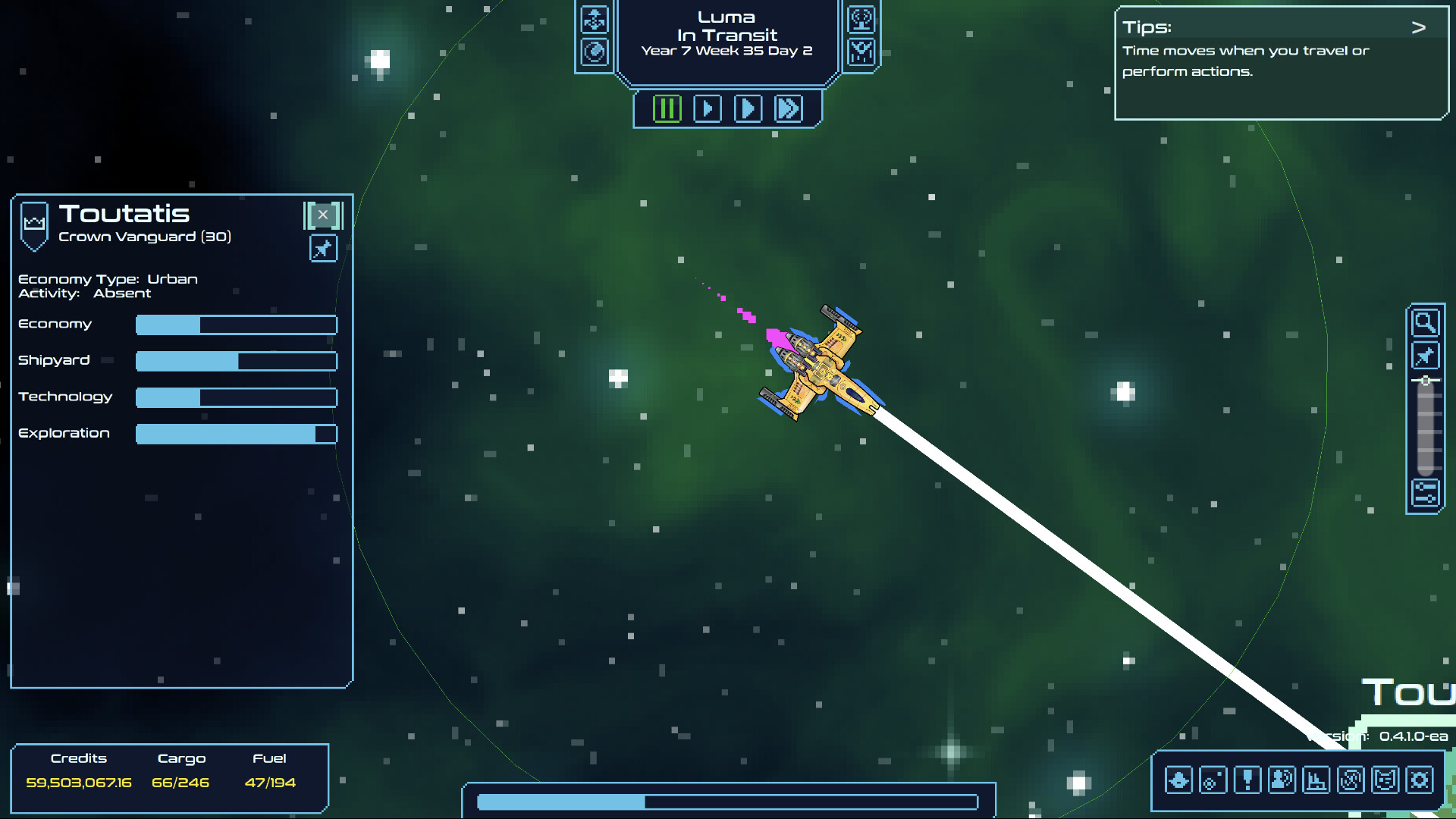This screenshot has height=819, width=1456.
Task: Expand the Tips panel with the right arrow
Action: tap(1418, 26)
